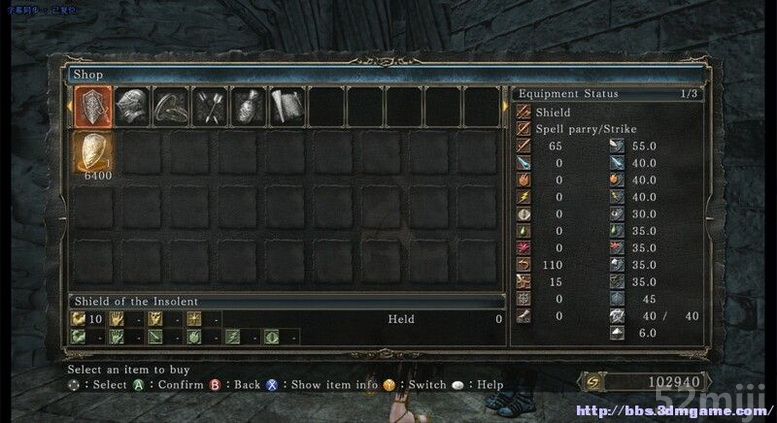Open the rings category tab
Viewport: 777px width, 423px height.
pyautogui.click(x=171, y=106)
